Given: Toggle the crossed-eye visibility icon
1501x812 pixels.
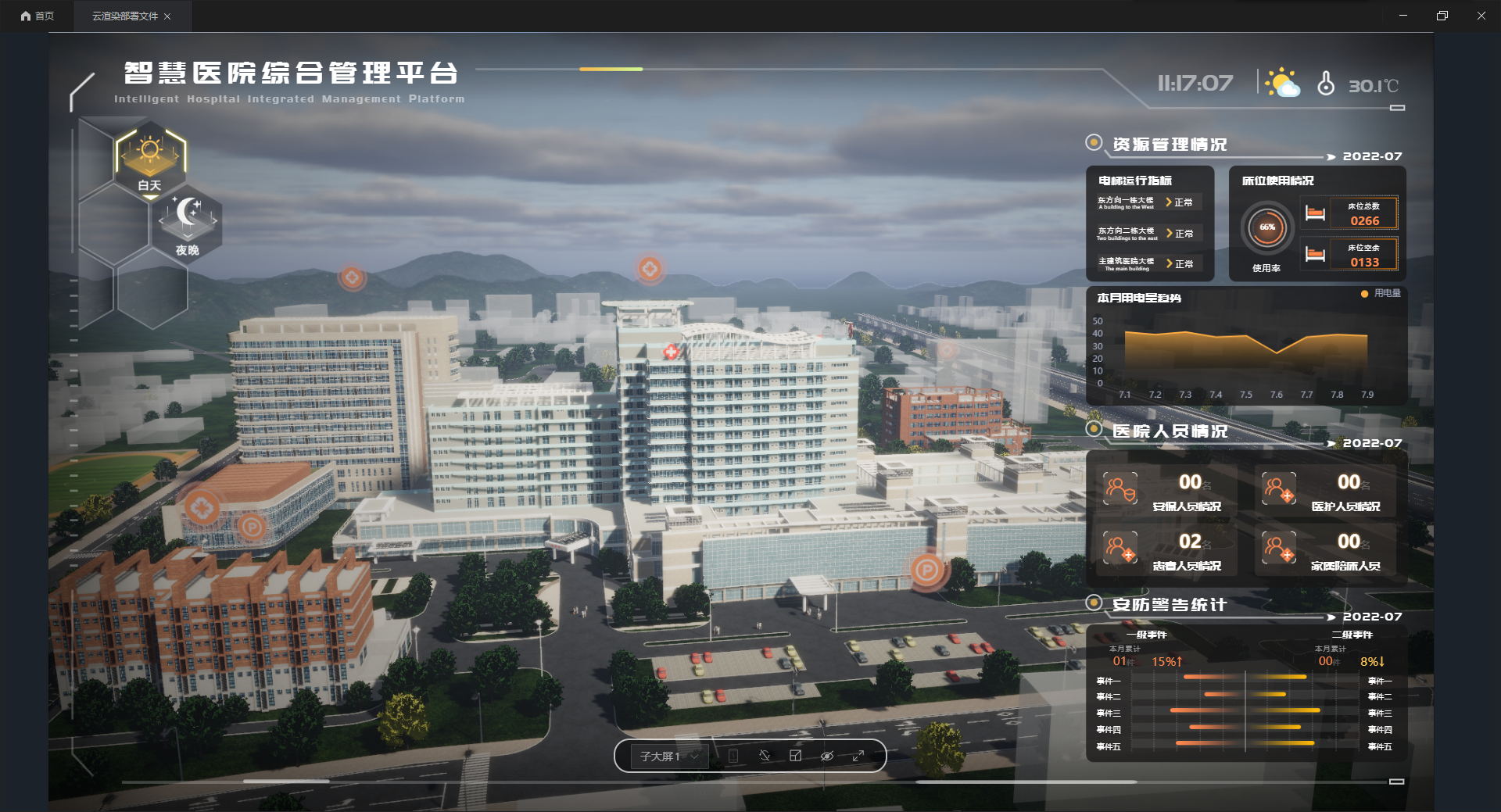Looking at the screenshot, I should point(827,756).
